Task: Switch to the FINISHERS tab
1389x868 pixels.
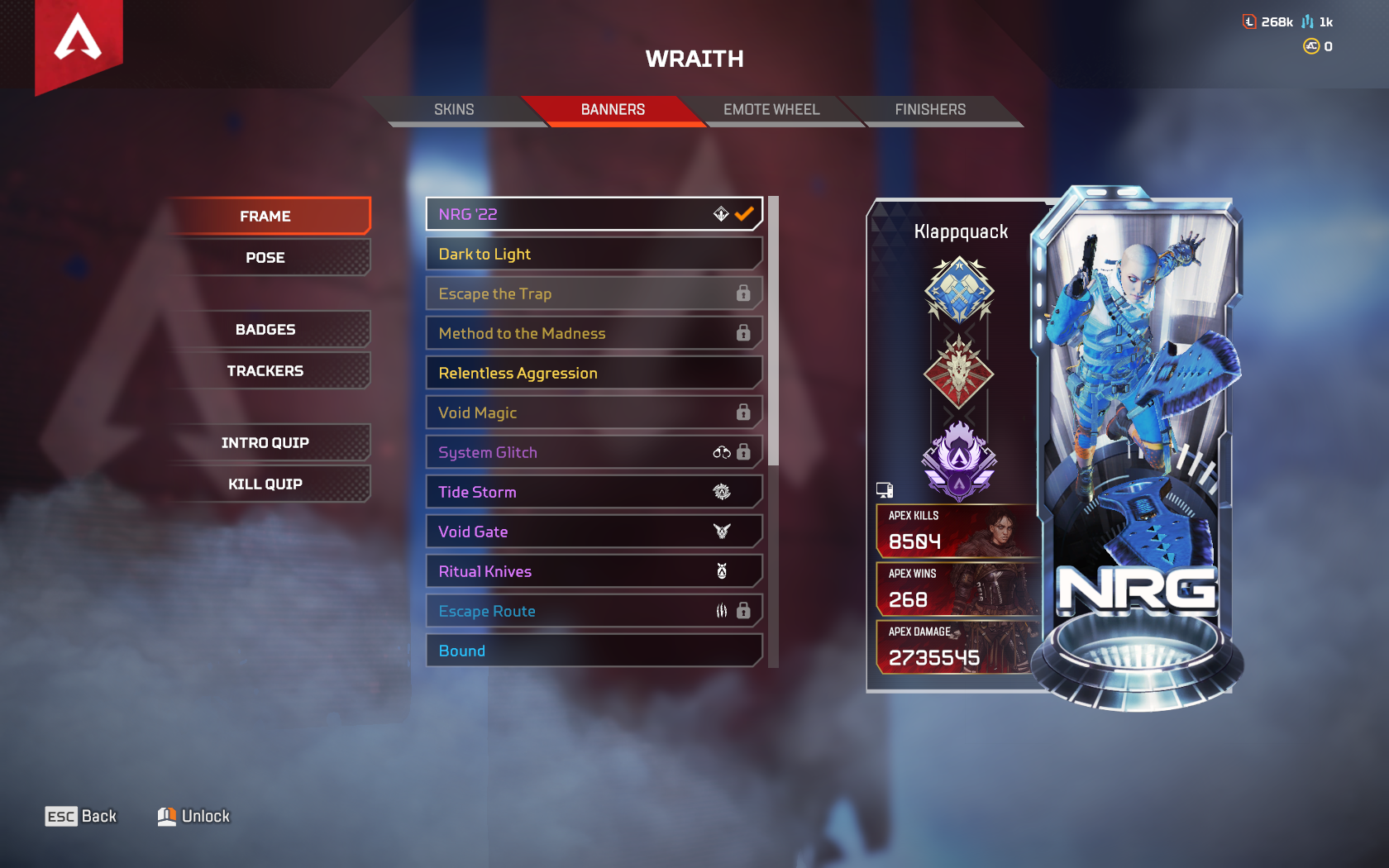Action: click(931, 109)
